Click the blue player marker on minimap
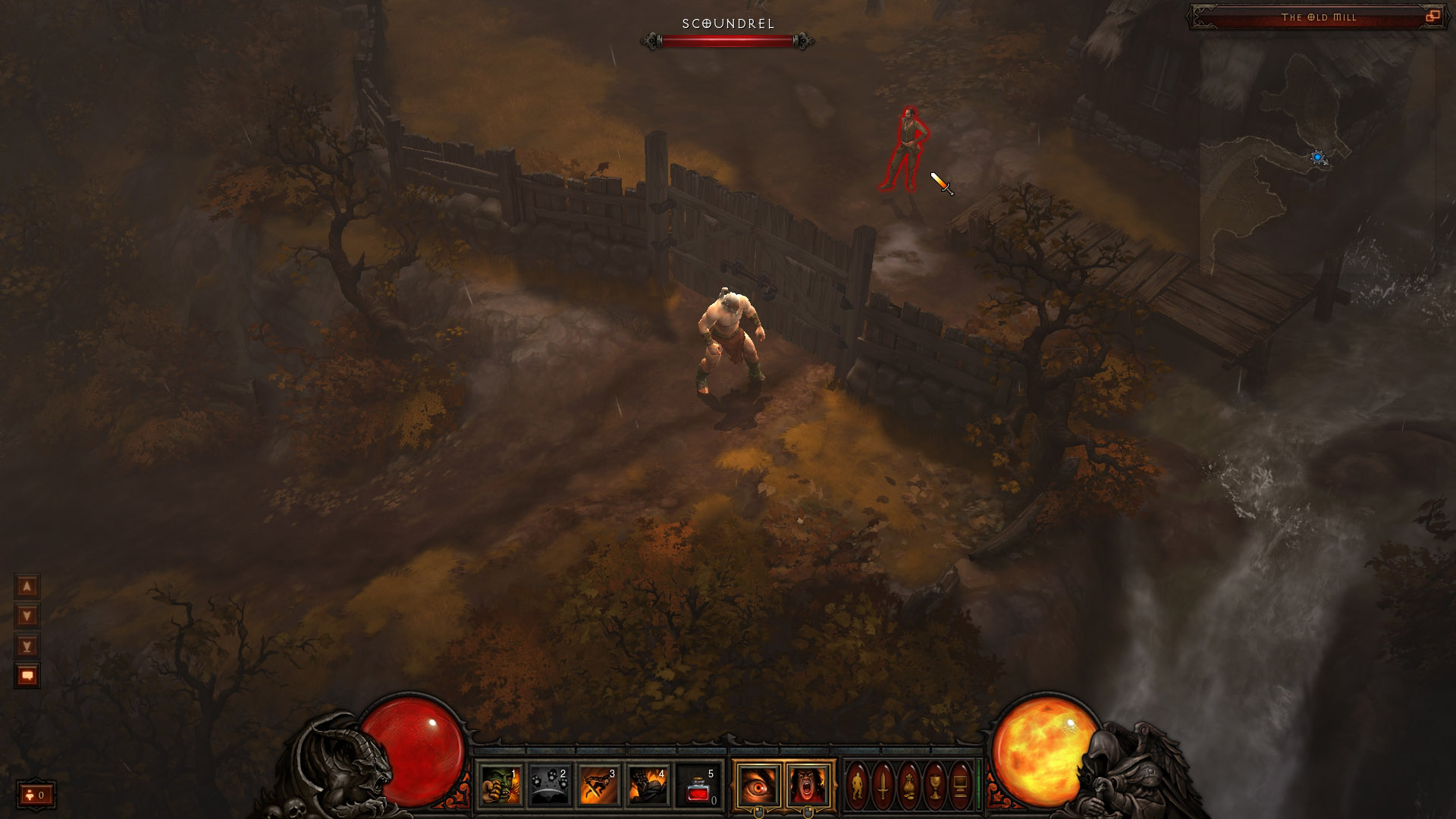The height and width of the screenshot is (819, 1456). pos(1318,158)
